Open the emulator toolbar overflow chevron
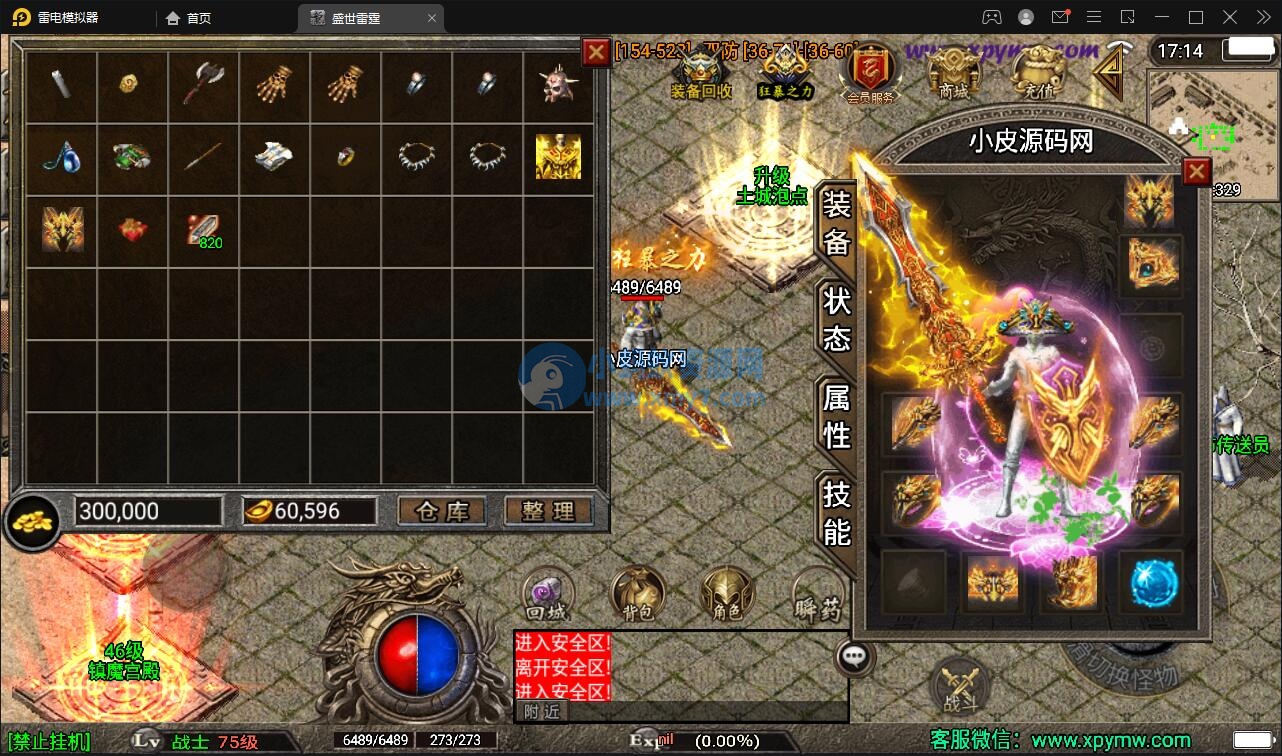Viewport: 1282px width, 756px height. [1263, 17]
